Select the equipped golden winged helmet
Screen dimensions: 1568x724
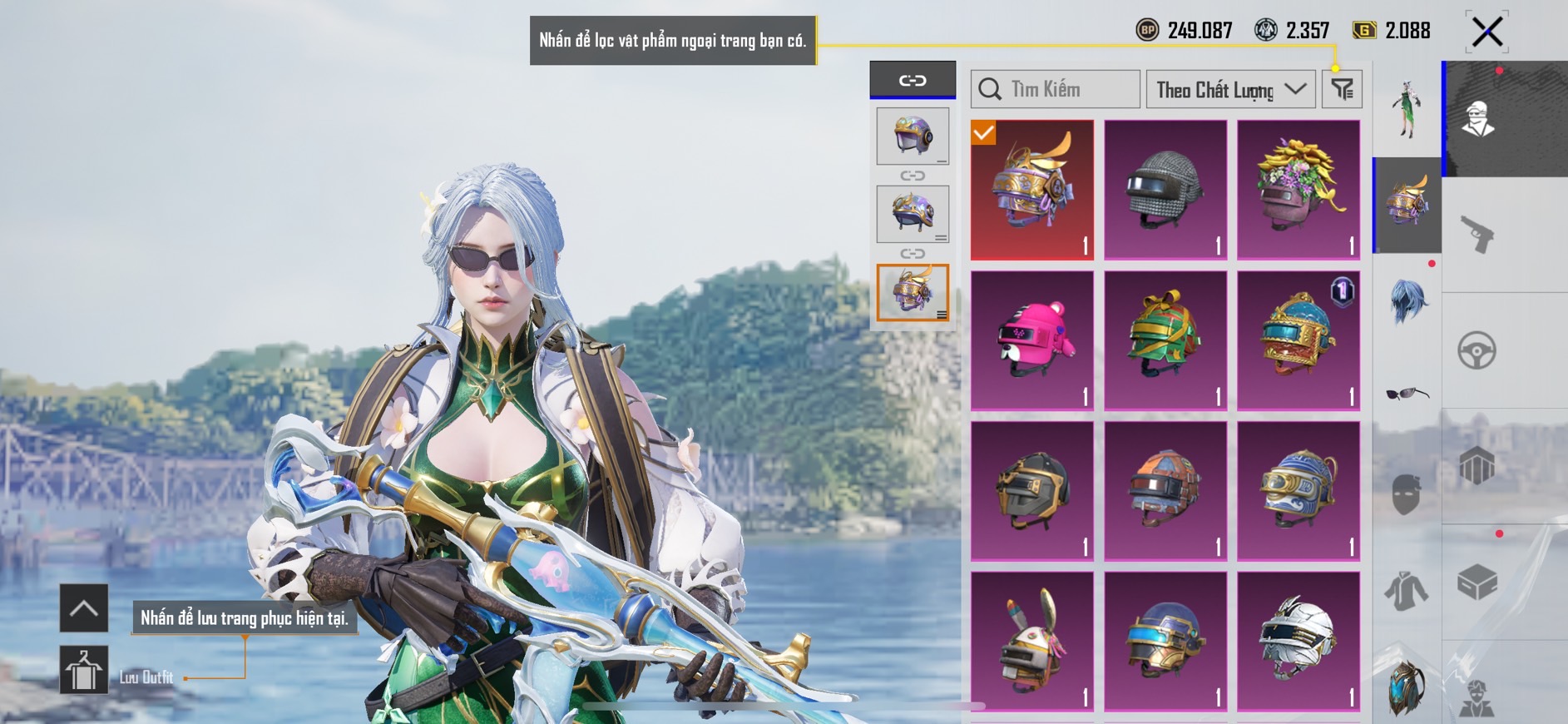[x=1032, y=190]
